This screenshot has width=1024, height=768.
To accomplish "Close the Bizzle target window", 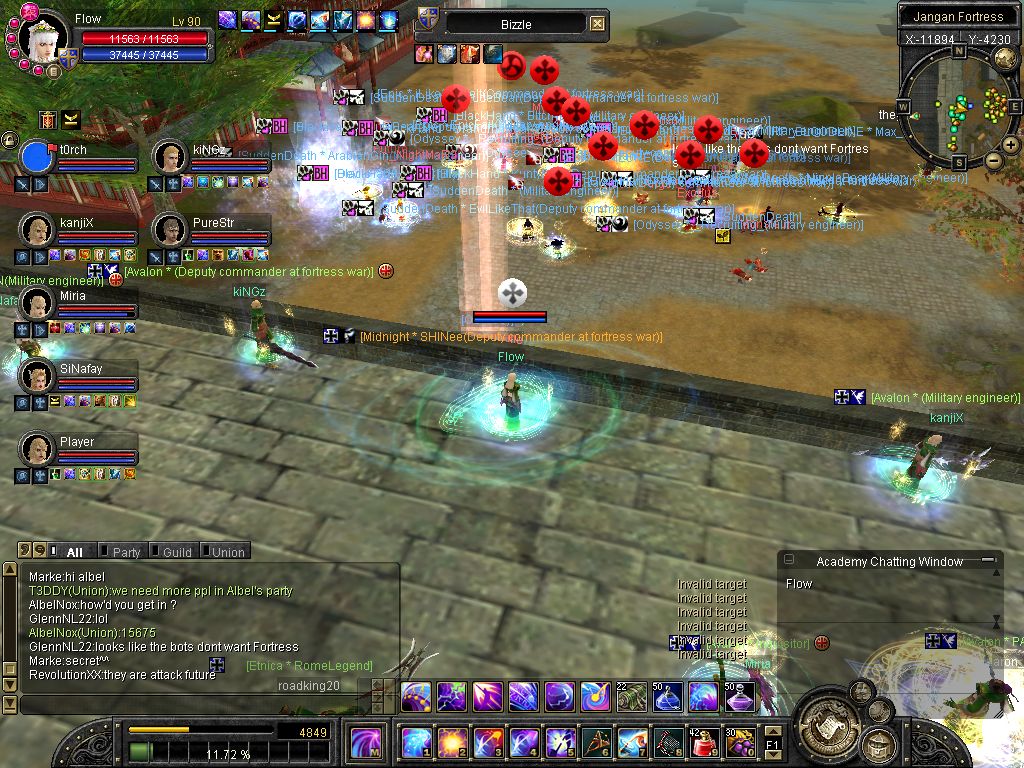I will (x=597, y=24).
